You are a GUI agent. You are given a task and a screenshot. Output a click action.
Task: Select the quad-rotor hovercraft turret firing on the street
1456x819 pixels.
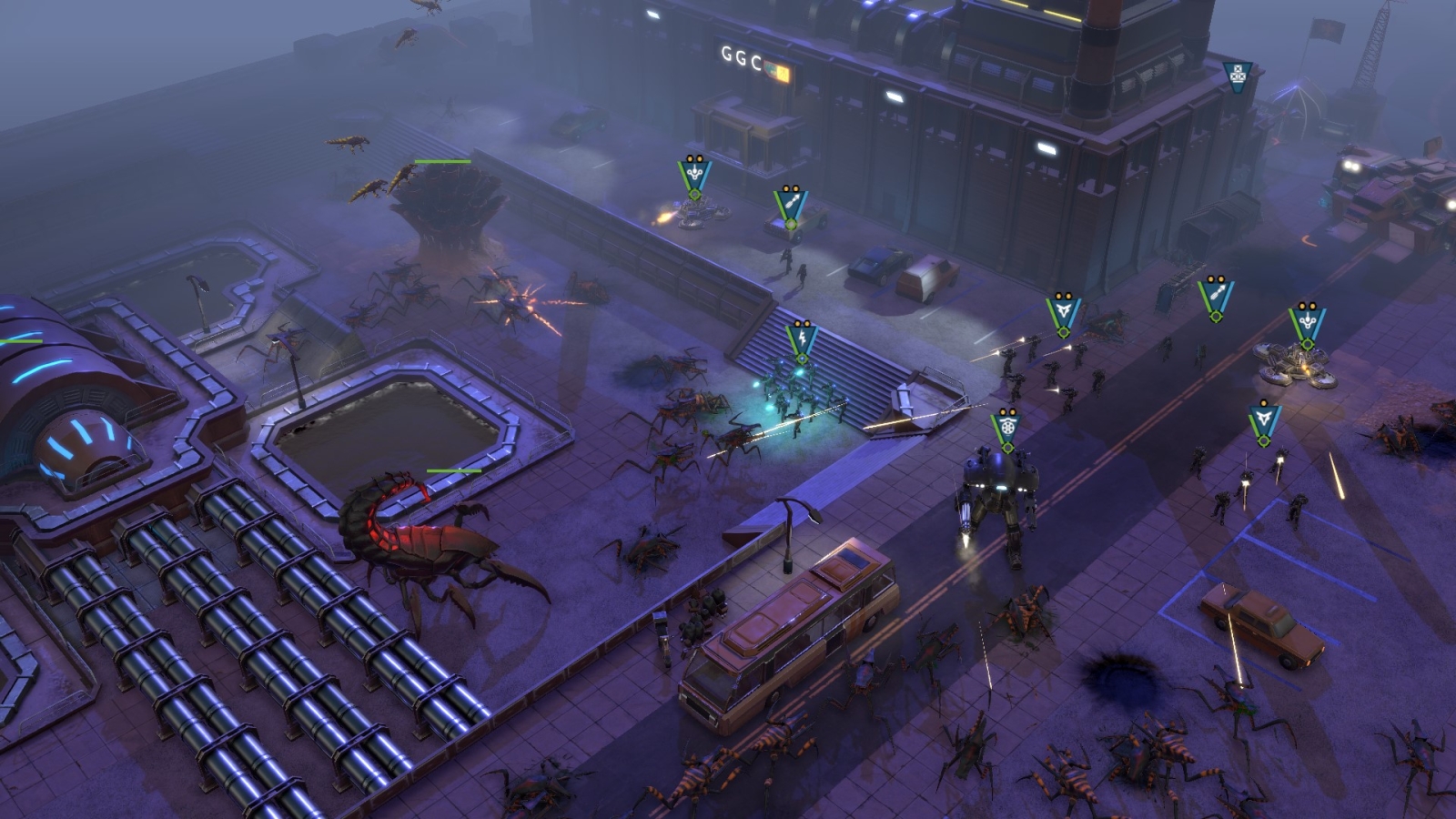coord(1292,364)
